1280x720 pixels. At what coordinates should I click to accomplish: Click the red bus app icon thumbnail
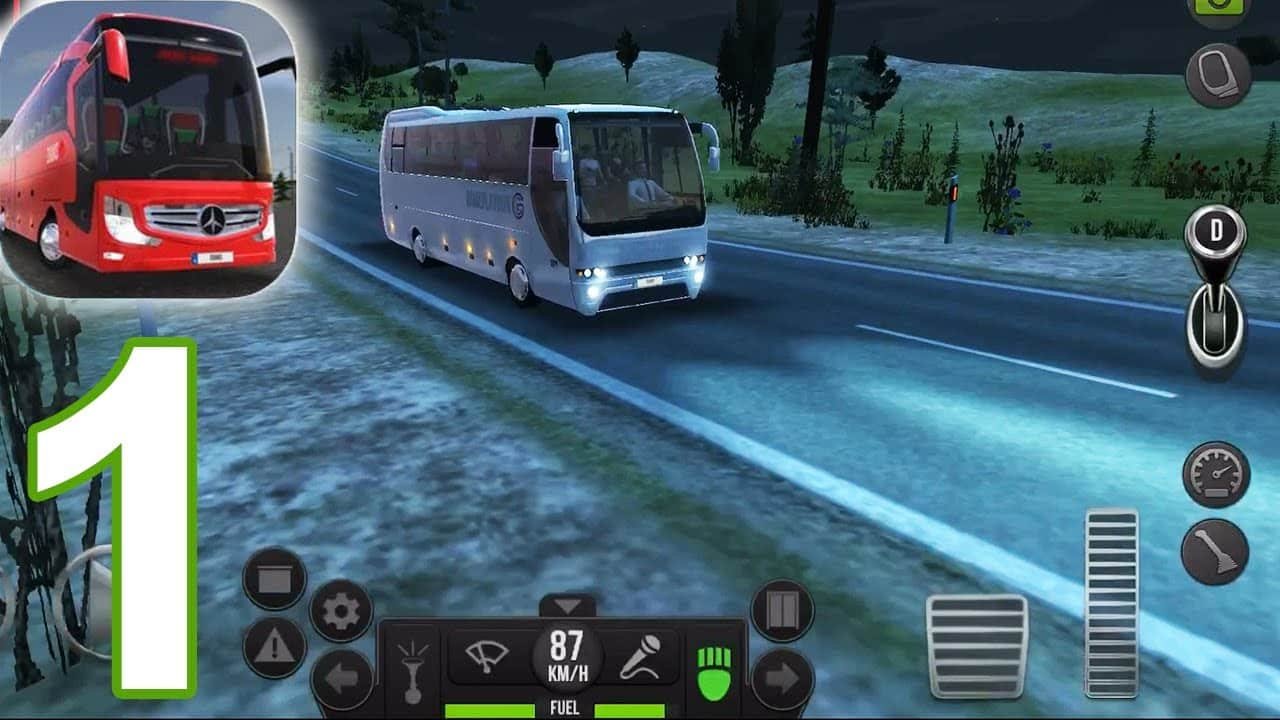[148, 148]
